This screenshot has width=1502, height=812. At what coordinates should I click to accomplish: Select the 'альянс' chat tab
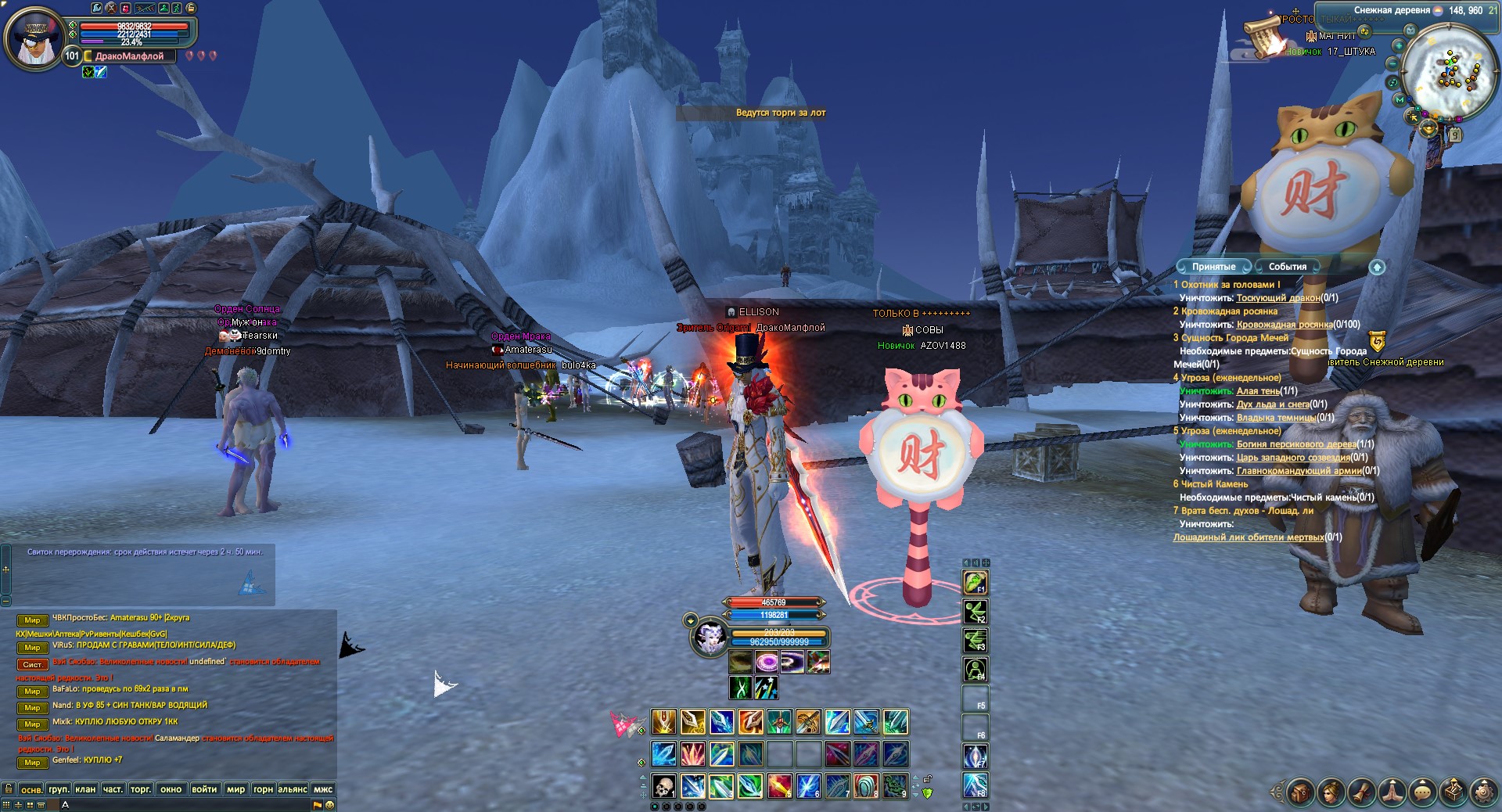(293, 789)
